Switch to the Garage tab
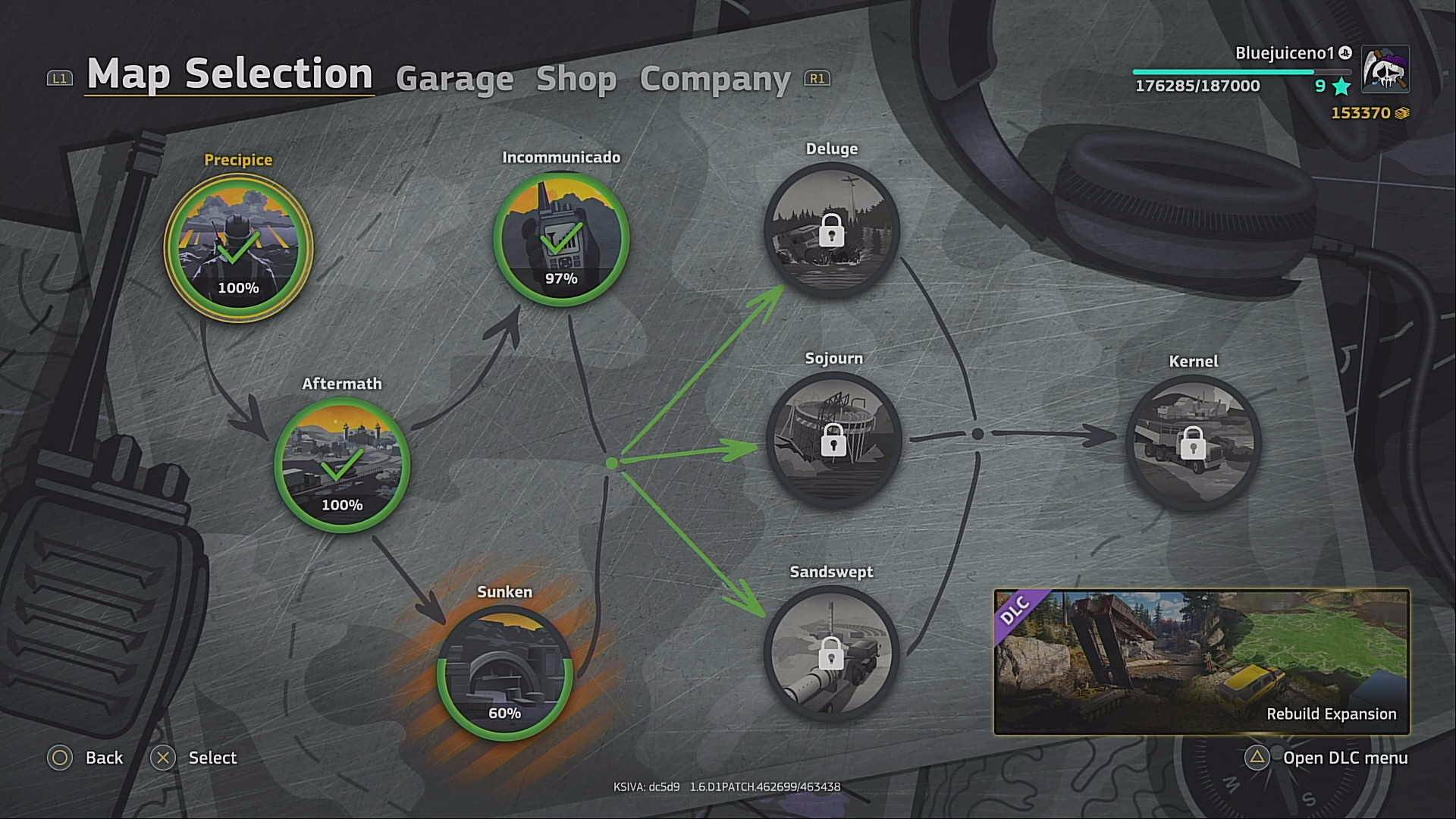 pyautogui.click(x=453, y=79)
